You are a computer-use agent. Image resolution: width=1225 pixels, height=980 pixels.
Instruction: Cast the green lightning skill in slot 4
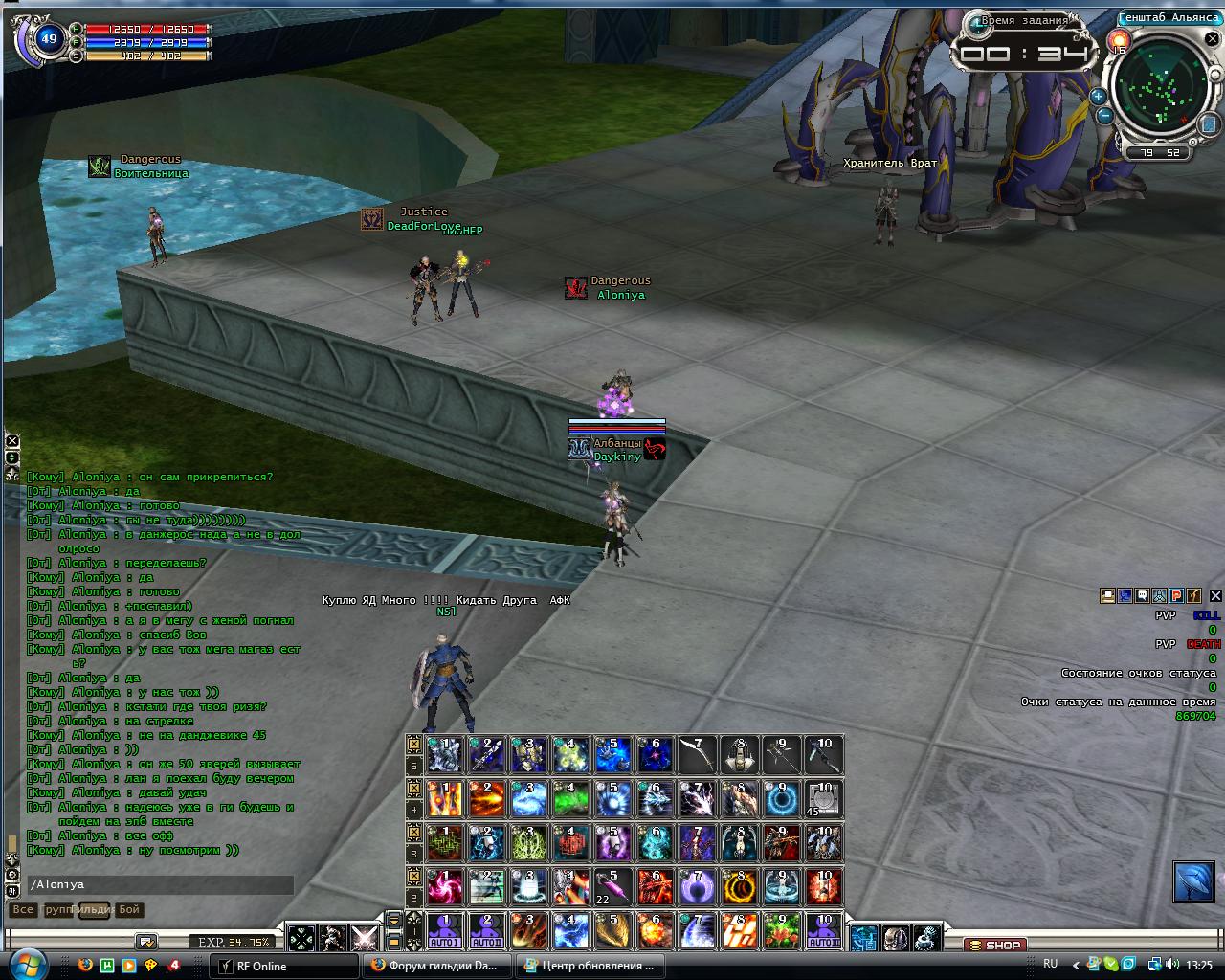click(571, 799)
